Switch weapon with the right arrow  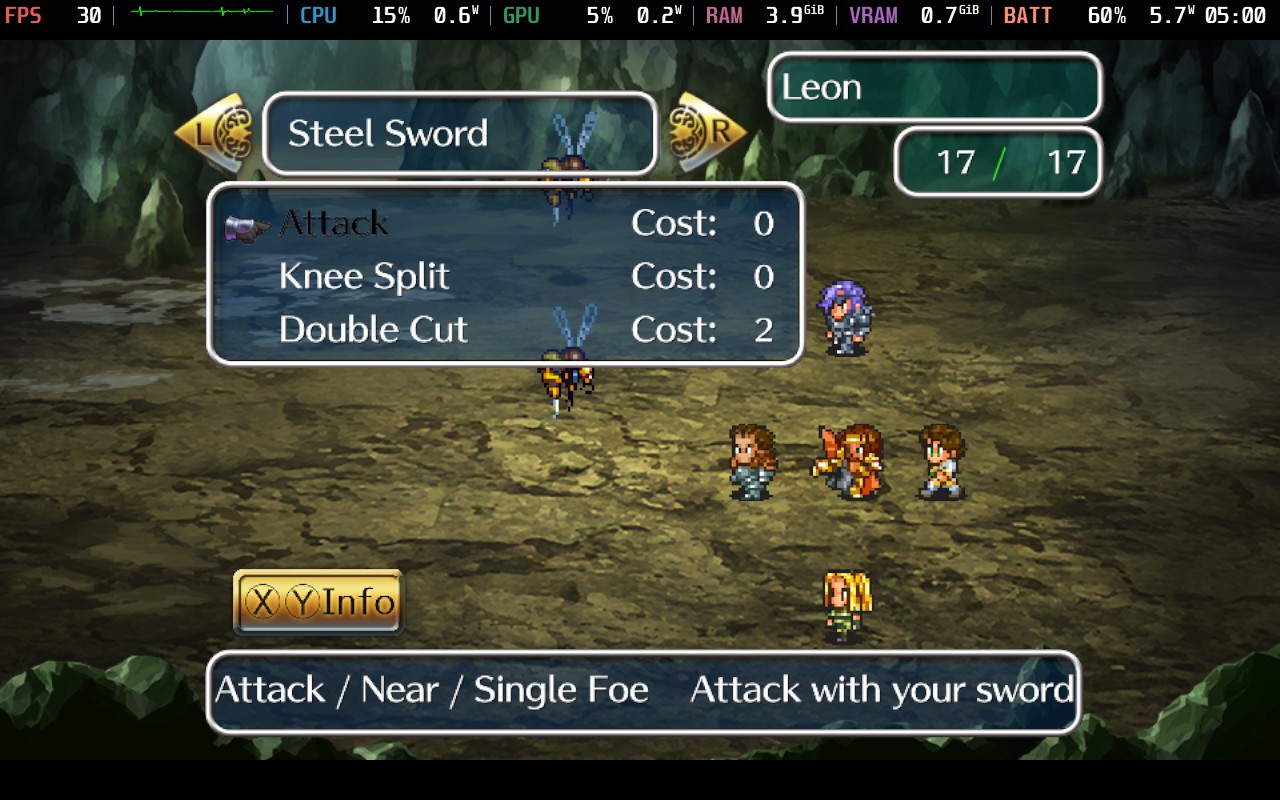[707, 132]
